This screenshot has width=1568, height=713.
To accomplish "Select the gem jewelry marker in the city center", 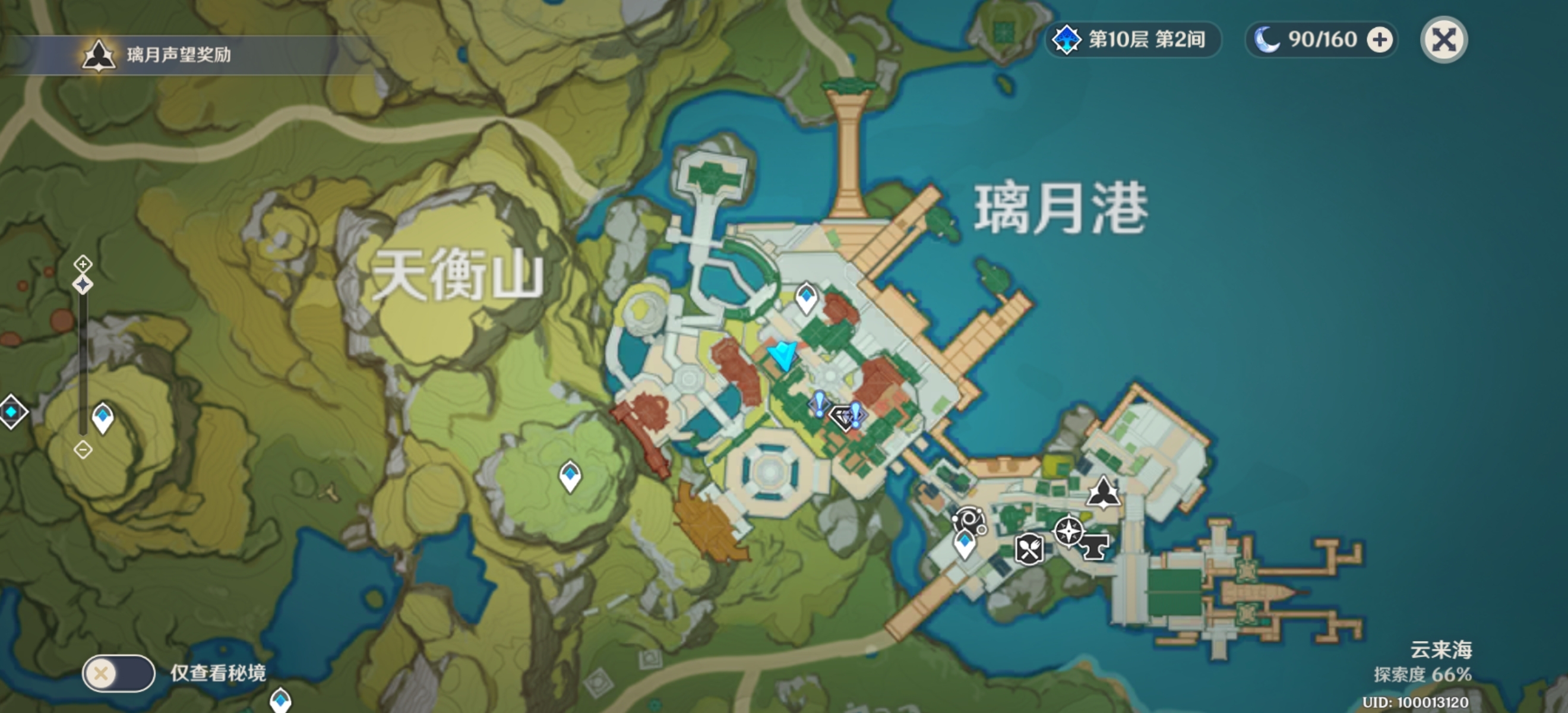I will click(x=843, y=419).
